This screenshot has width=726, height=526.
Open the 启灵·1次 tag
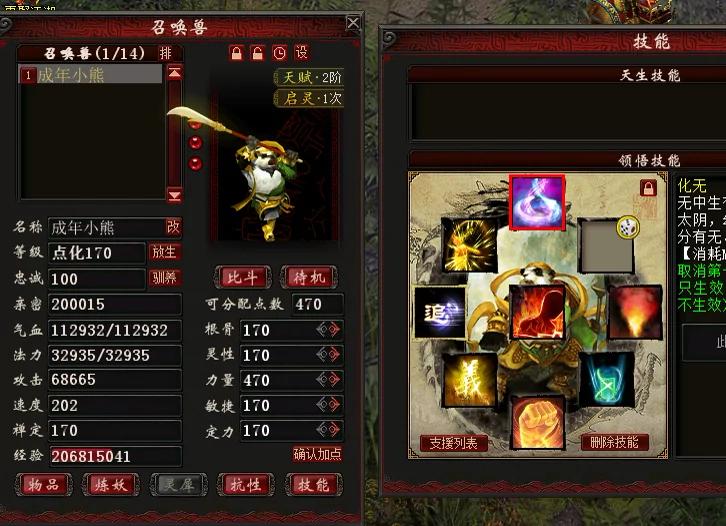(x=309, y=98)
